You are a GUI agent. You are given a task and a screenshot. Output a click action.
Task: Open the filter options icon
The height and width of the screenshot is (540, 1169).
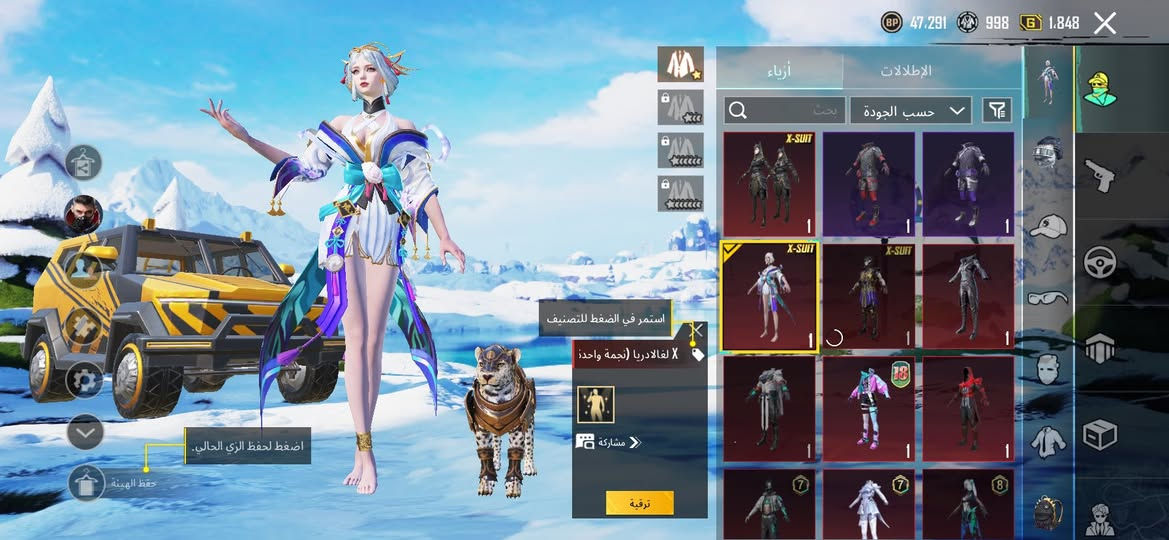coord(997,110)
